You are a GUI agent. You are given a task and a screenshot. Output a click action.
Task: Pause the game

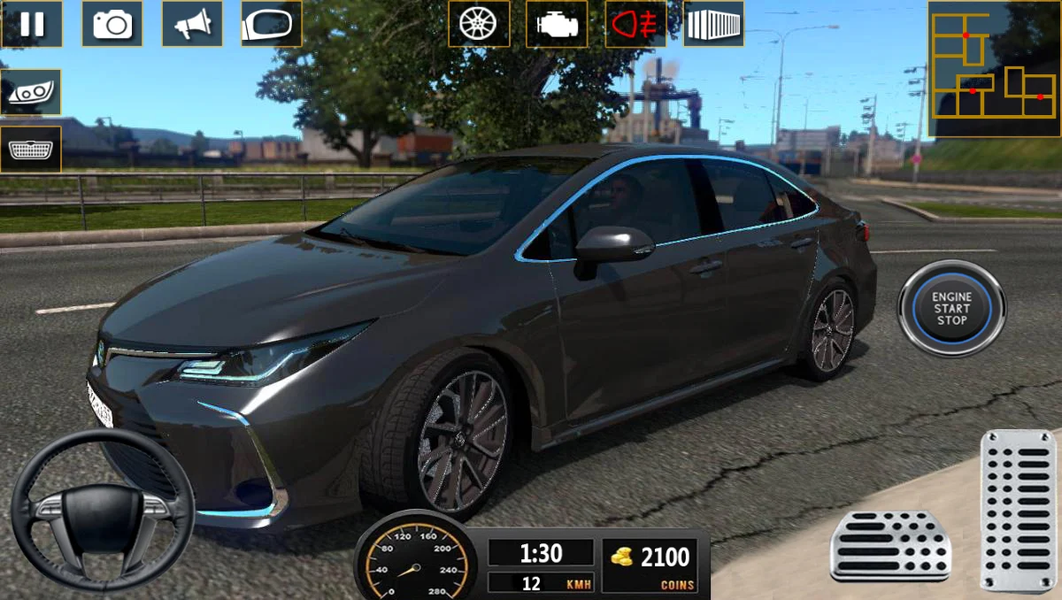click(32, 24)
